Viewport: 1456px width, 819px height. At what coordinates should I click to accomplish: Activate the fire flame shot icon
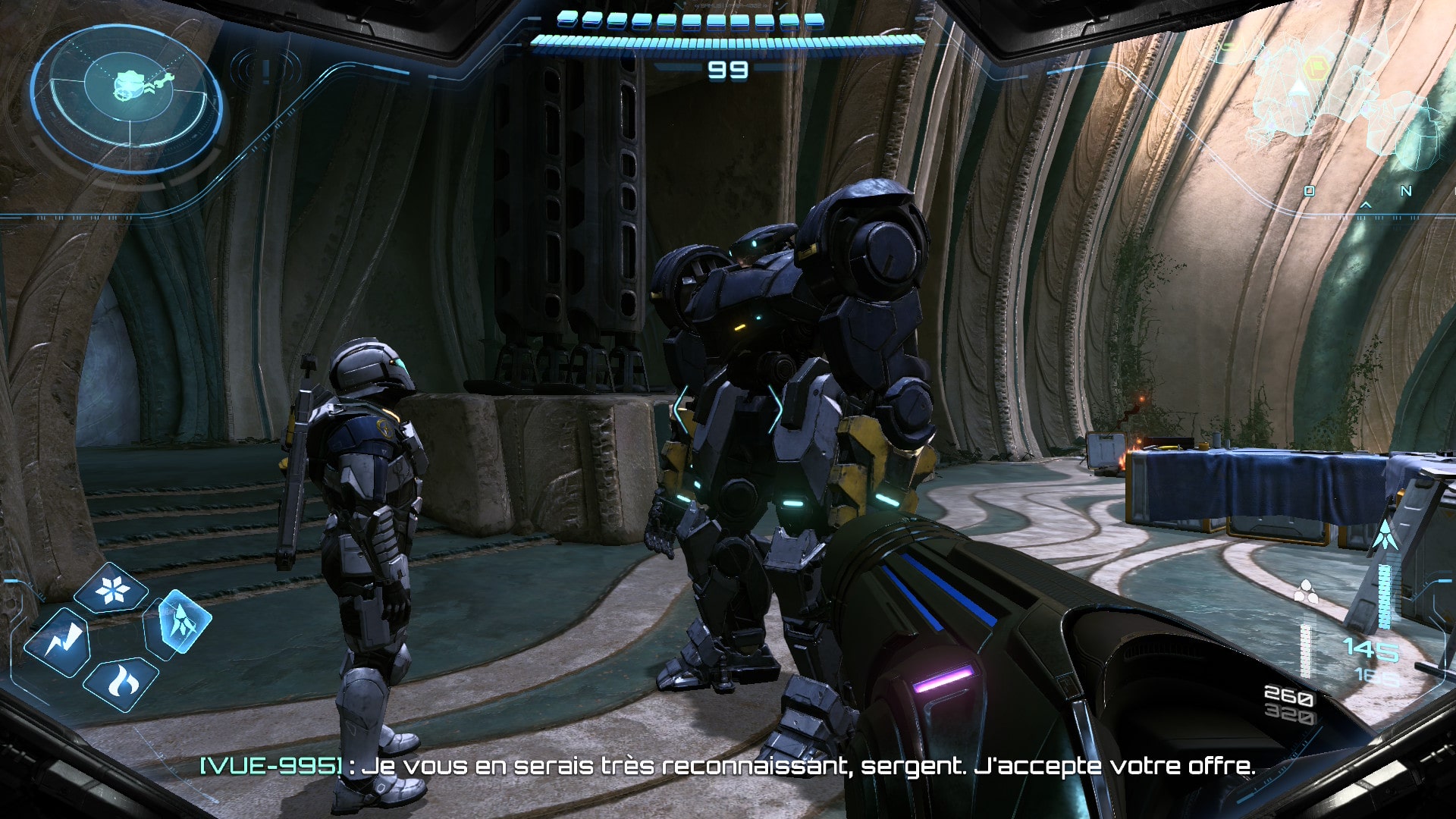(x=121, y=684)
